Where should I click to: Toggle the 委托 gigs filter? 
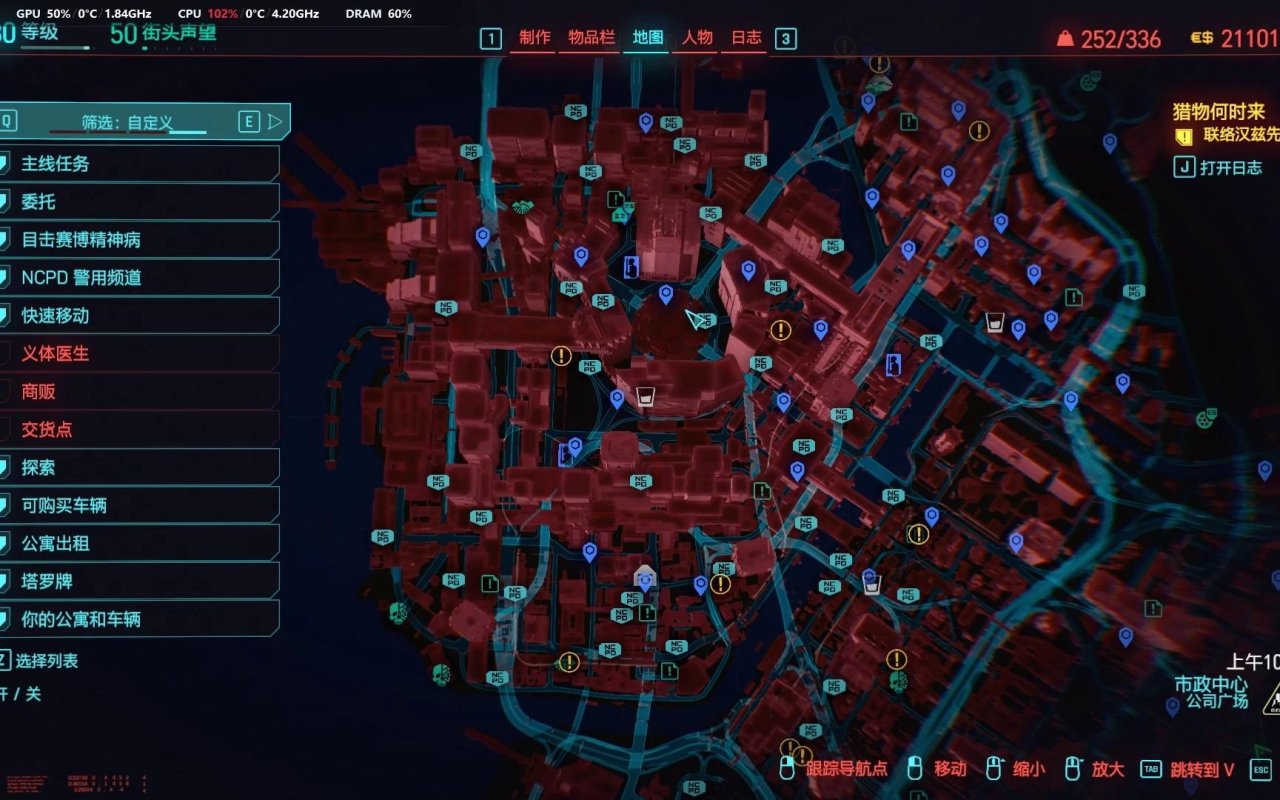[x=140, y=202]
